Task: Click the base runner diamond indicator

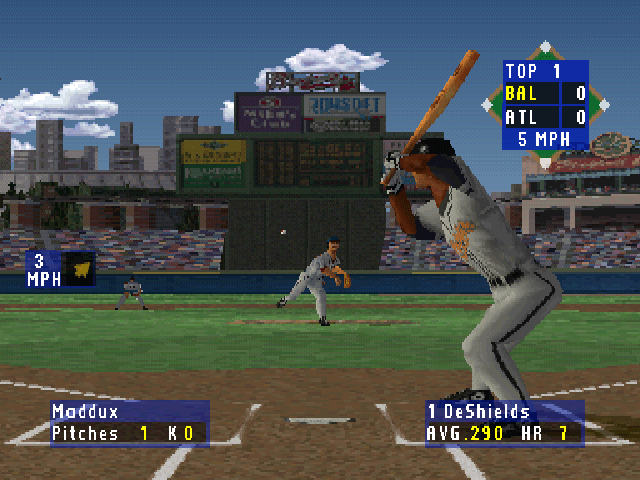Action: click(x=545, y=49)
